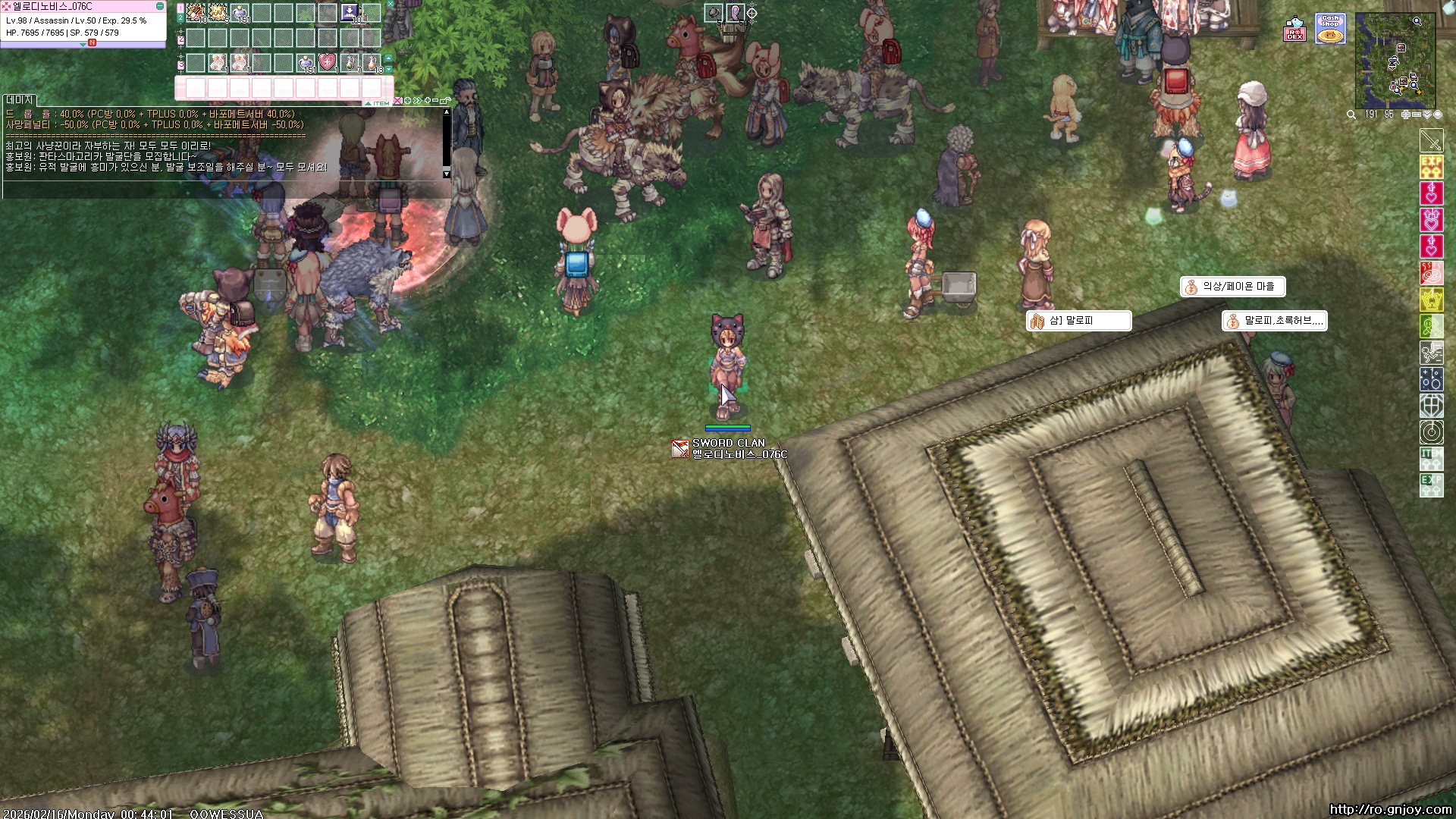Expand the character info window's down arrow
The image size is (1456, 819).
(x=83, y=45)
